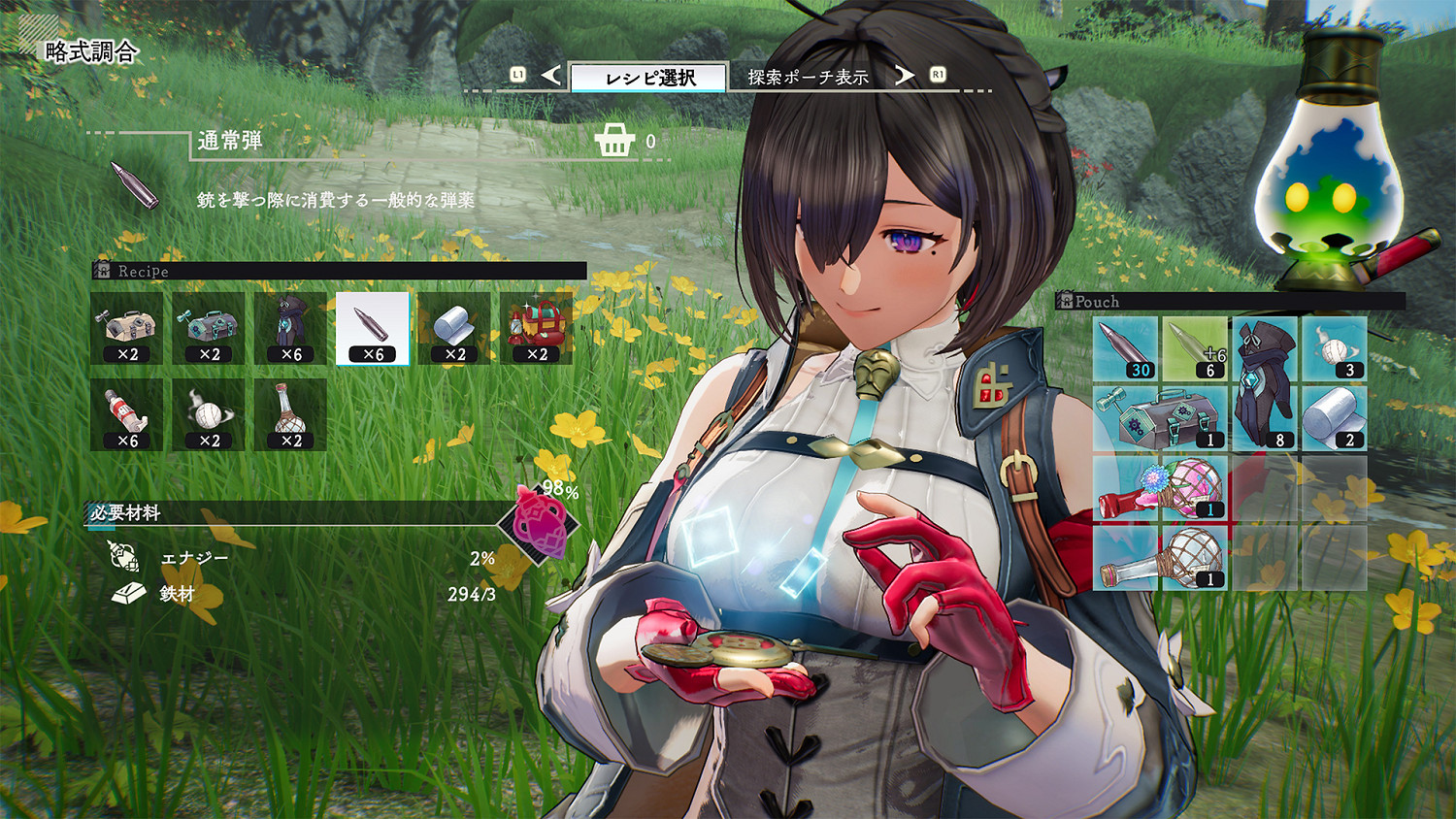This screenshot has height=819, width=1456.
Task: Select the white smoke ball recipe
Action: click(x=209, y=414)
